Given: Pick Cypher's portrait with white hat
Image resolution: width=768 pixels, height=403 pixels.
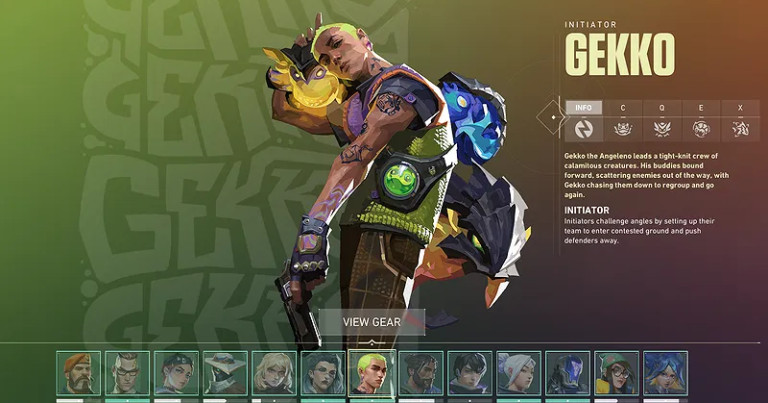Looking at the screenshot, I should click(225, 373).
